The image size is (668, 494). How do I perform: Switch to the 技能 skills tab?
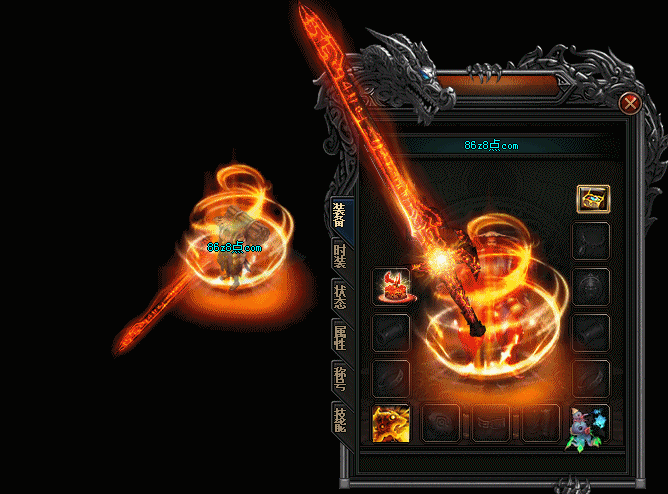tap(340, 421)
